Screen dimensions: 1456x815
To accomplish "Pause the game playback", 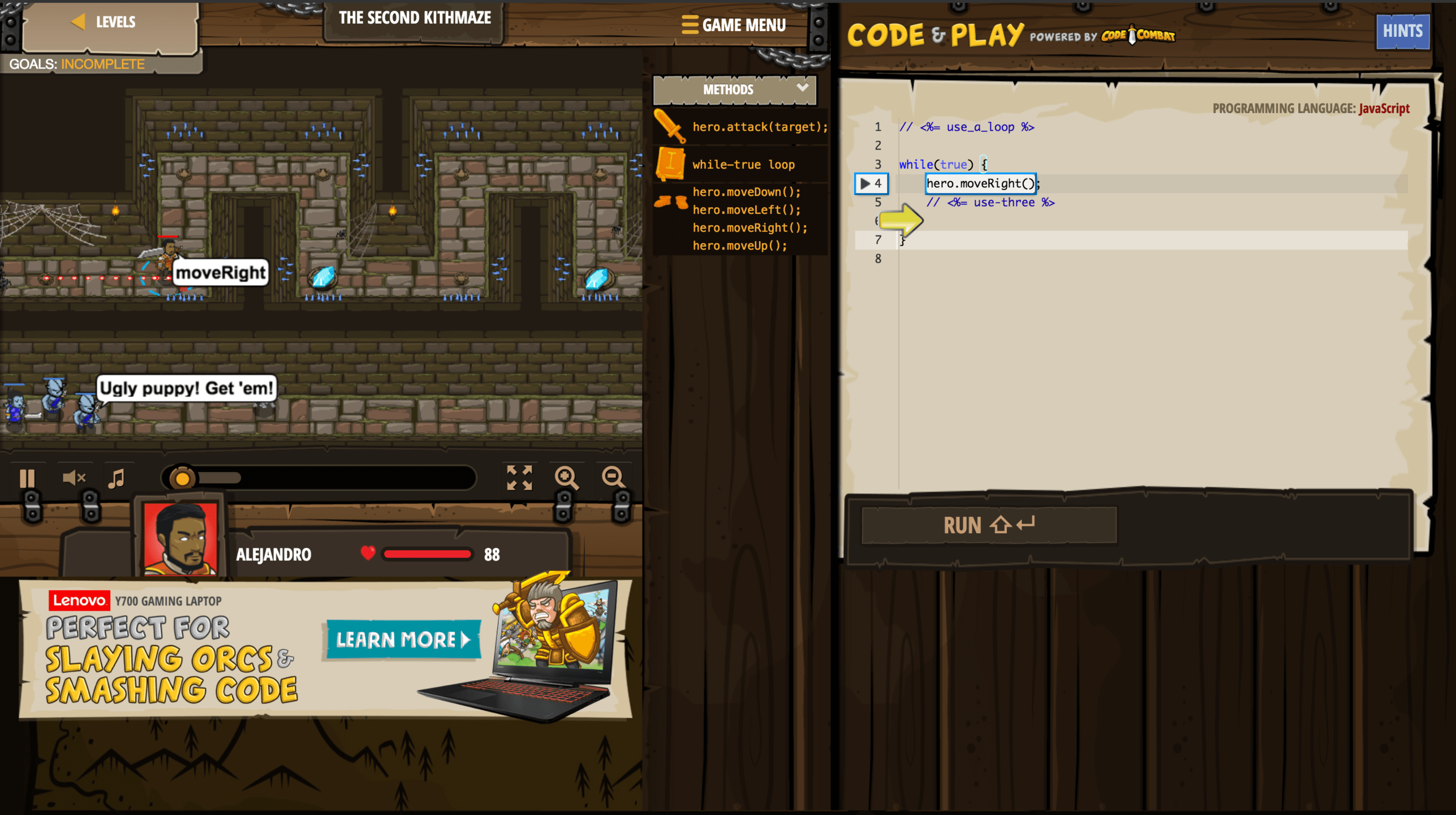I will pyautogui.click(x=28, y=478).
